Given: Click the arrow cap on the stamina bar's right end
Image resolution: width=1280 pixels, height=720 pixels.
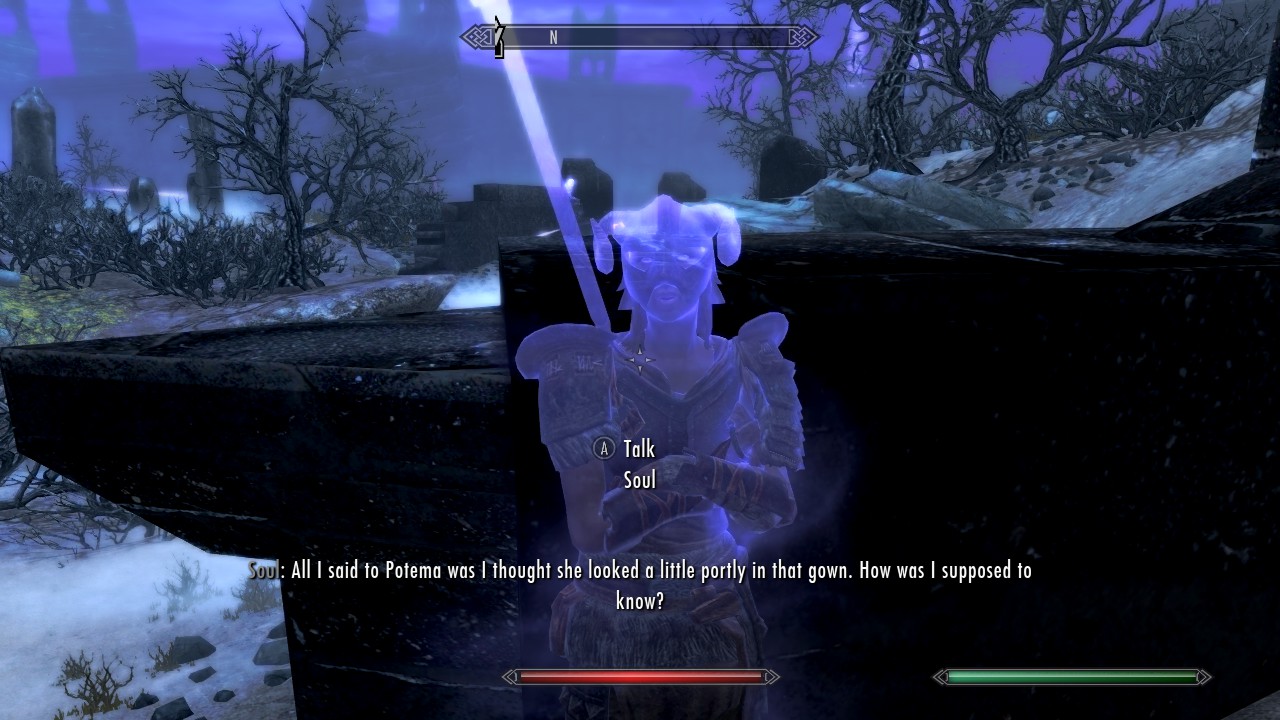Looking at the screenshot, I should pyautogui.click(x=1205, y=677).
